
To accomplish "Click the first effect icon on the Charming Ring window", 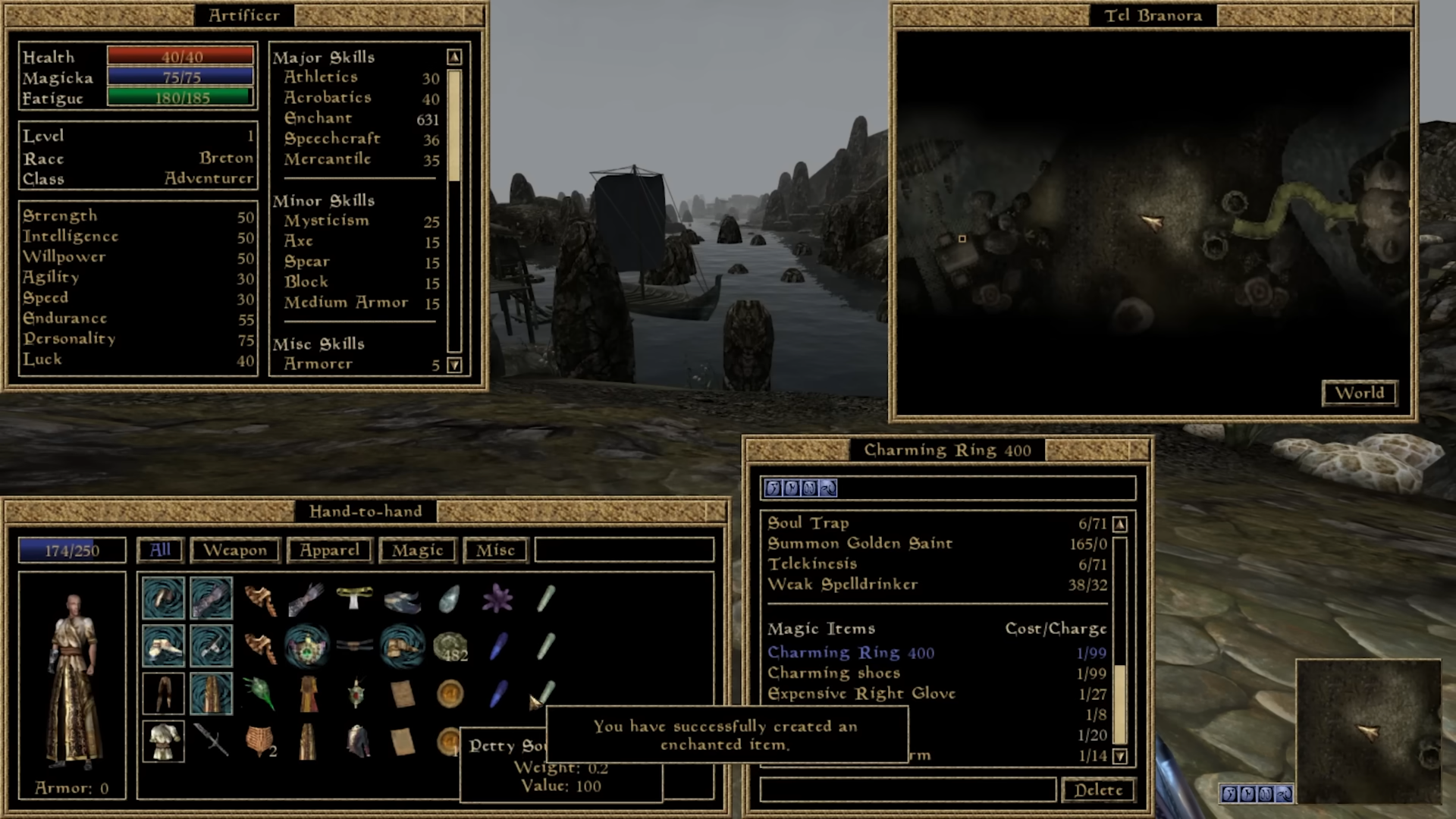I will pos(773,488).
